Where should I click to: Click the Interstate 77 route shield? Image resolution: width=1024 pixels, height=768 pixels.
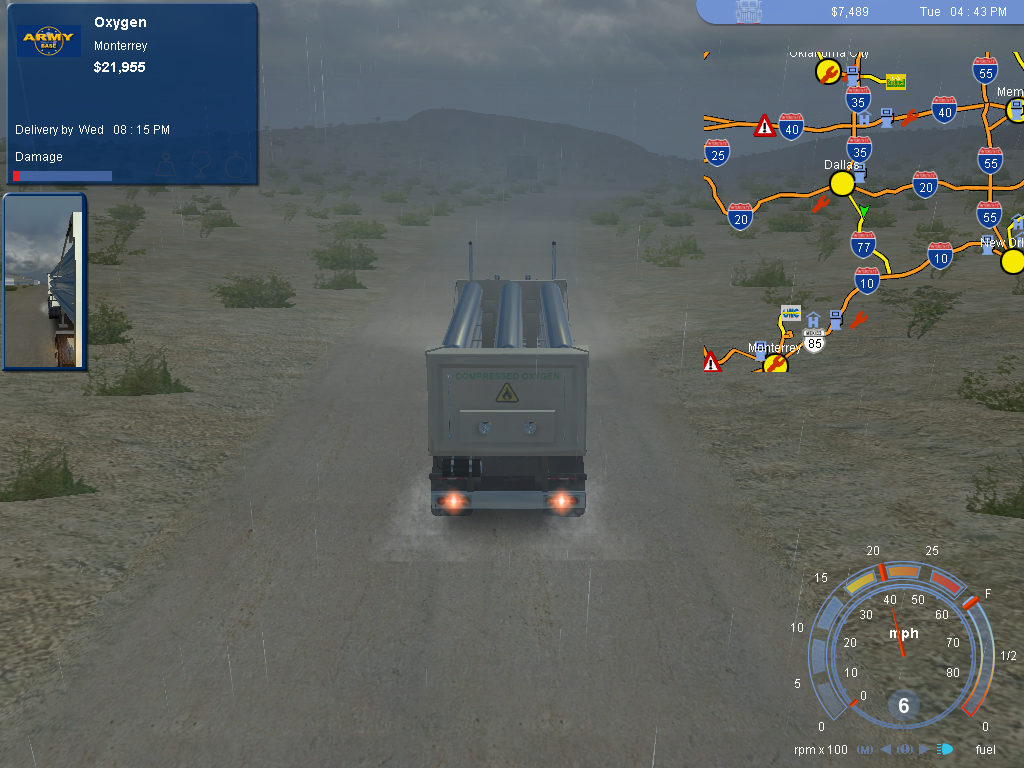tap(863, 244)
